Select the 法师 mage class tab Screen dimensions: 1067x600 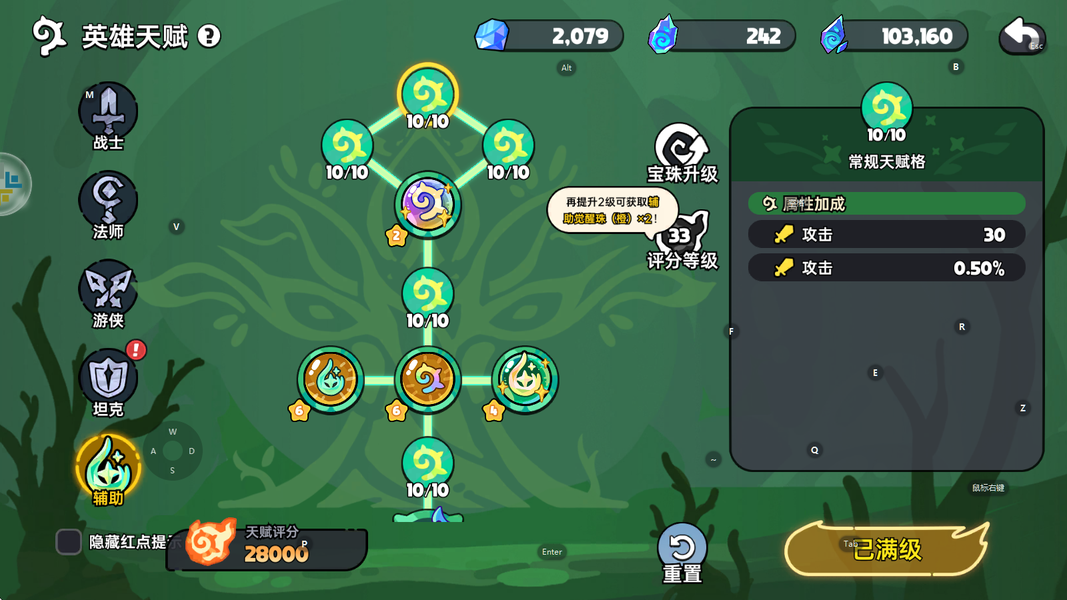tap(108, 201)
